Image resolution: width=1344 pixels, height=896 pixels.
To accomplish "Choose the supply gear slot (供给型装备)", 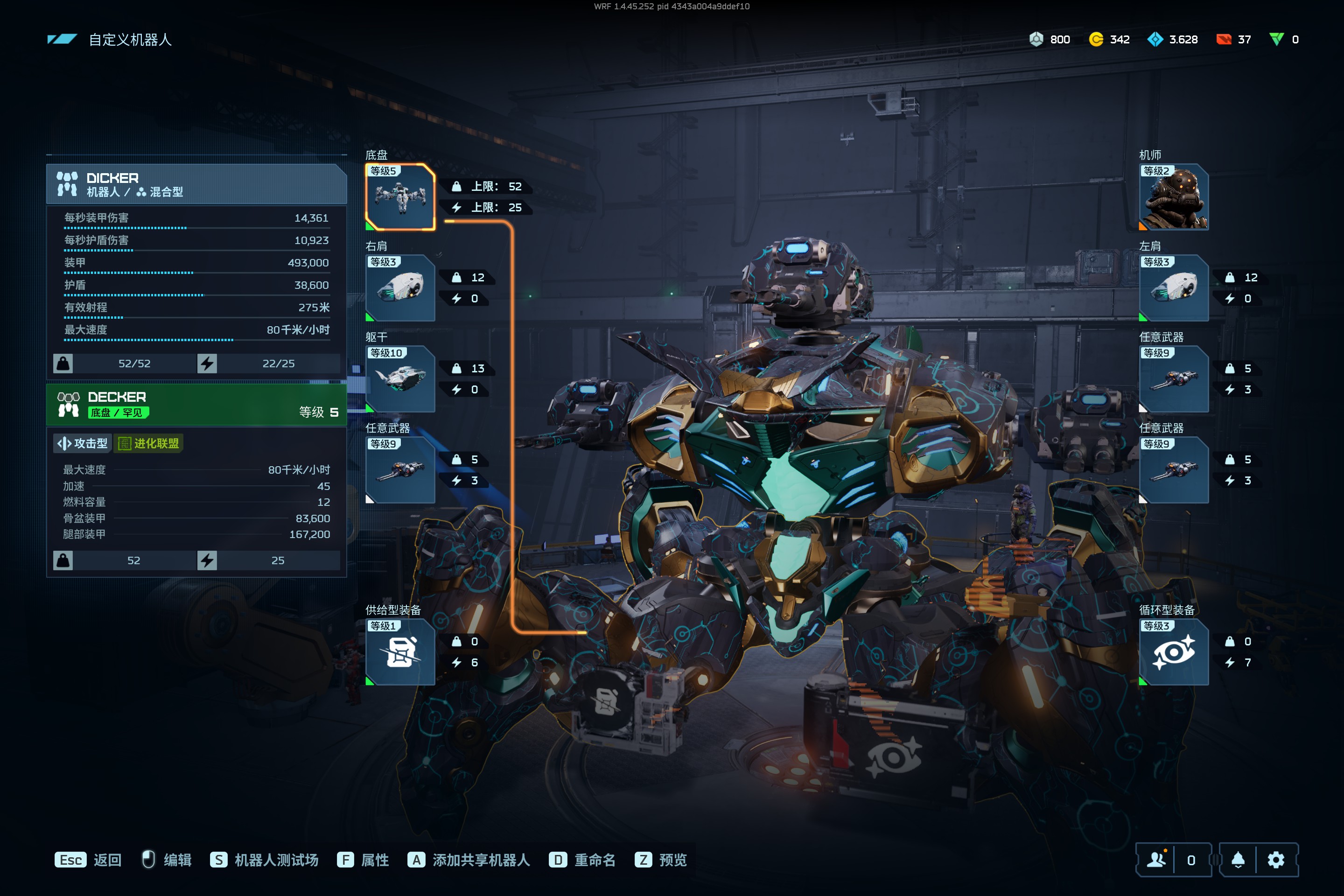I will click(400, 652).
